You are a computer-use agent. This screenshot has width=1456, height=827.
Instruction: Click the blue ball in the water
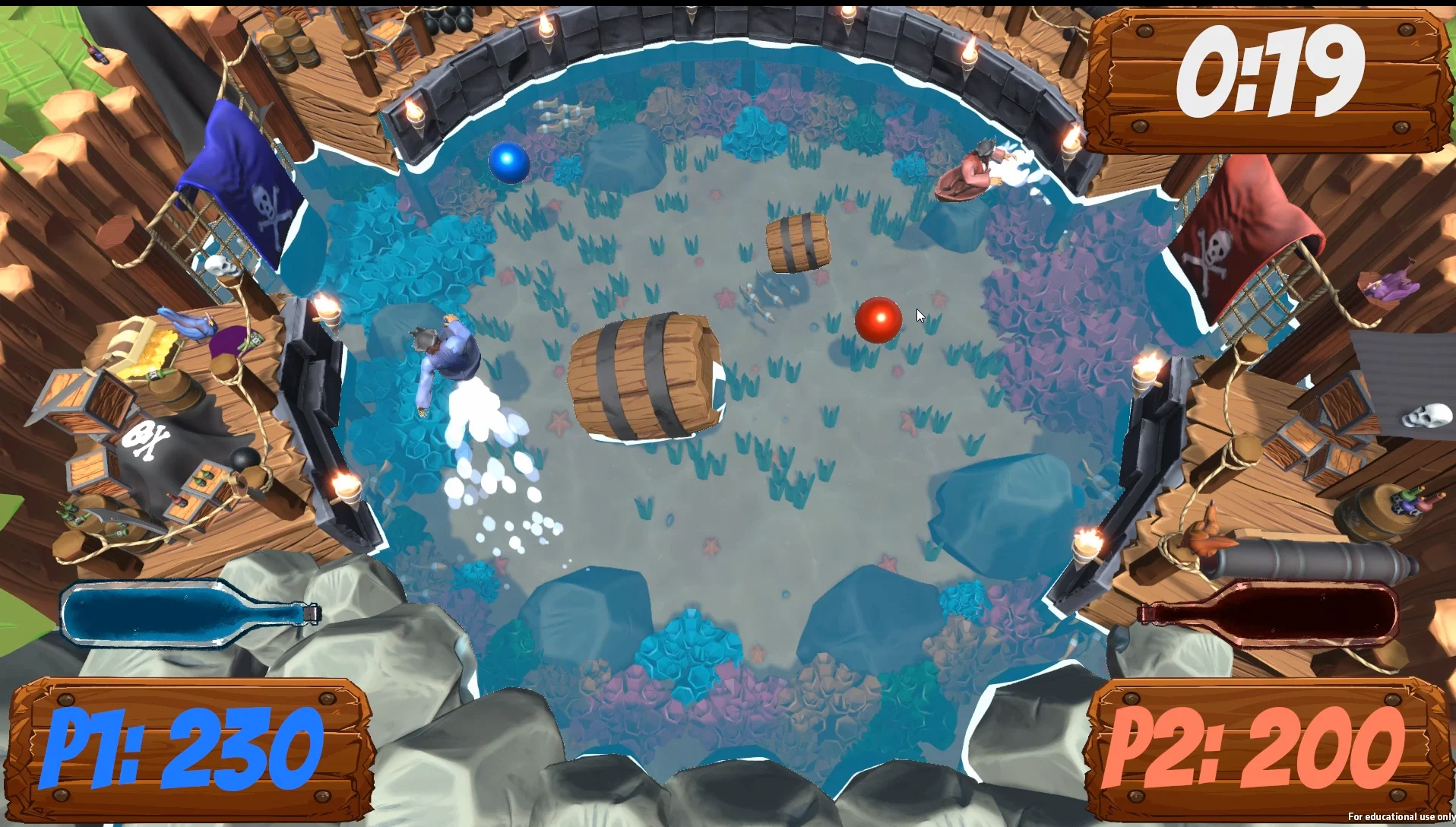click(511, 163)
